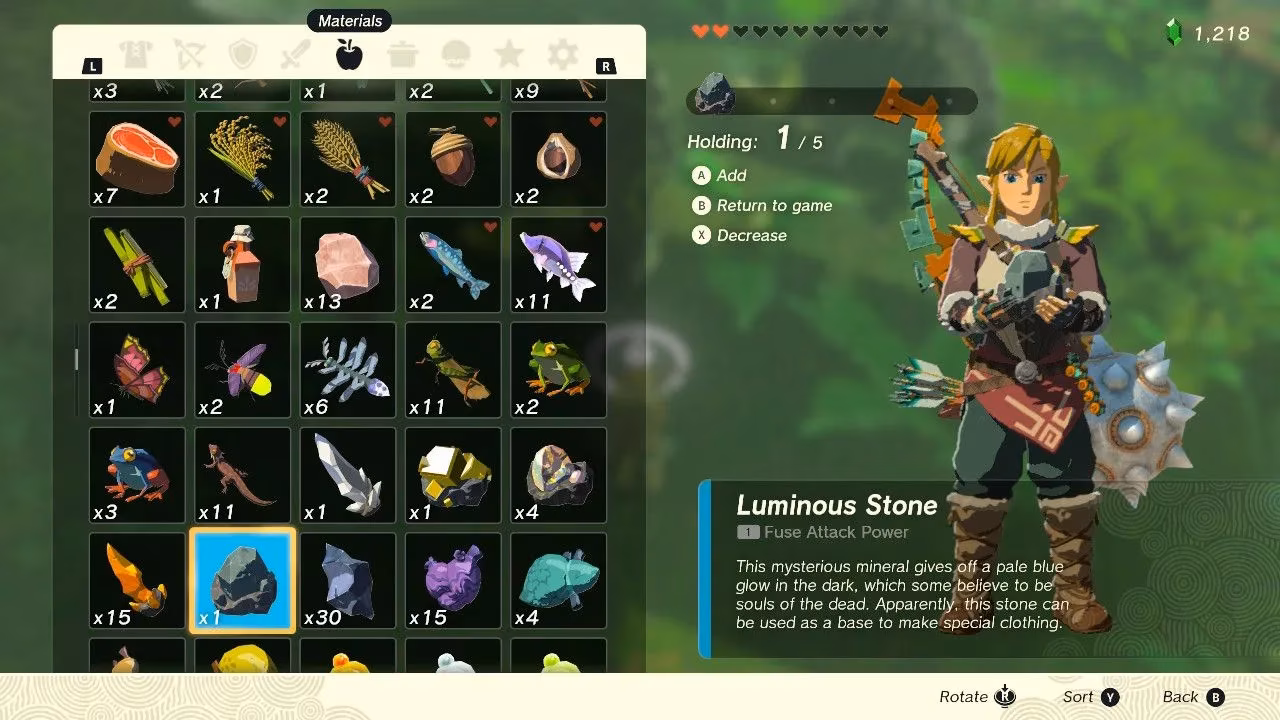This screenshot has width=1280, height=720.
Task: Select the raw meat slot
Action: [x=137, y=159]
